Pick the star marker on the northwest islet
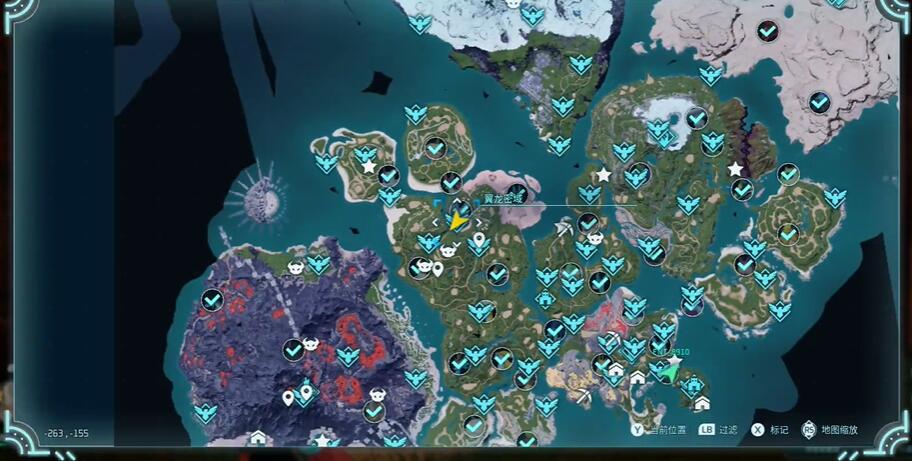This screenshot has height=461, width=912. pyautogui.click(x=369, y=166)
